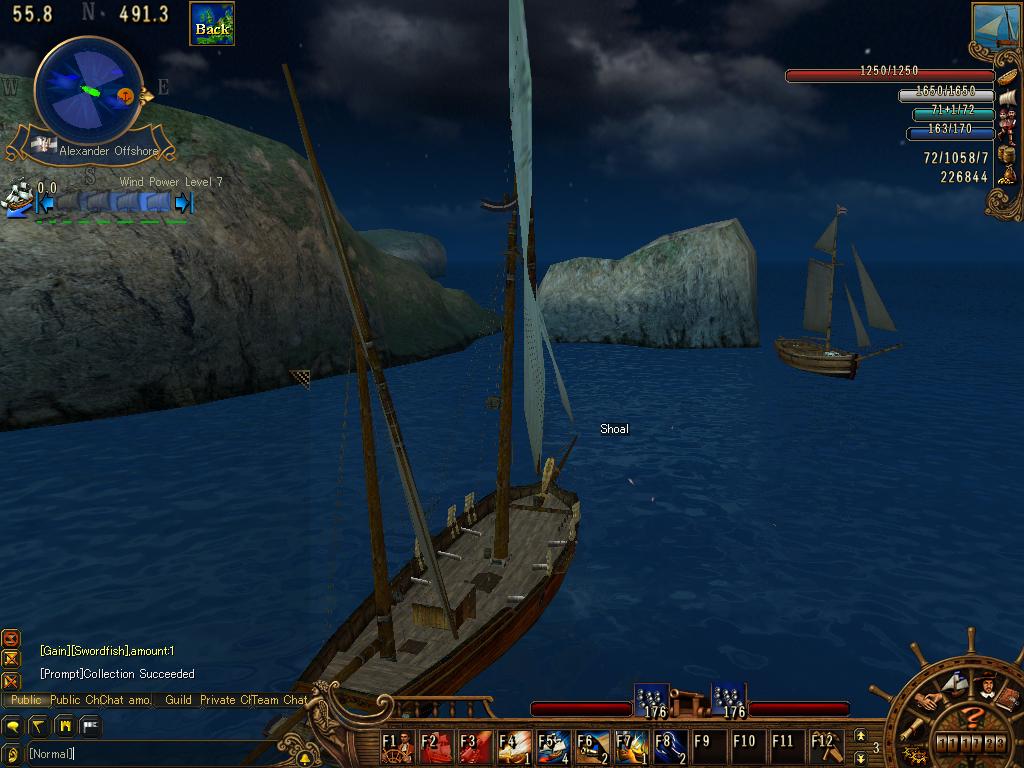Screen dimensions: 1024x768
Task: Switch to the Guild chat tab
Action: coord(178,700)
